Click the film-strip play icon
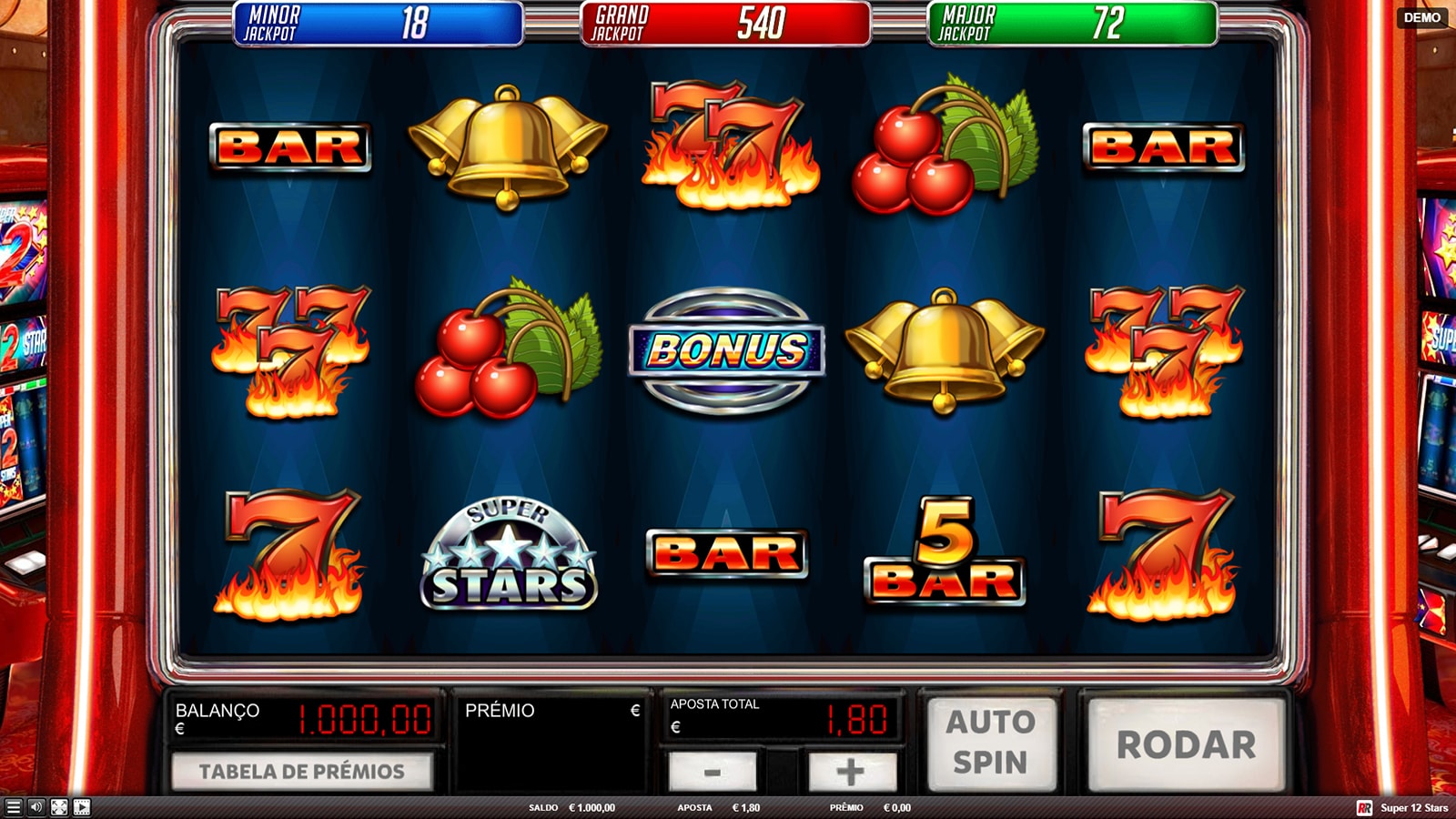Screen dimensions: 1456x819 [82, 807]
